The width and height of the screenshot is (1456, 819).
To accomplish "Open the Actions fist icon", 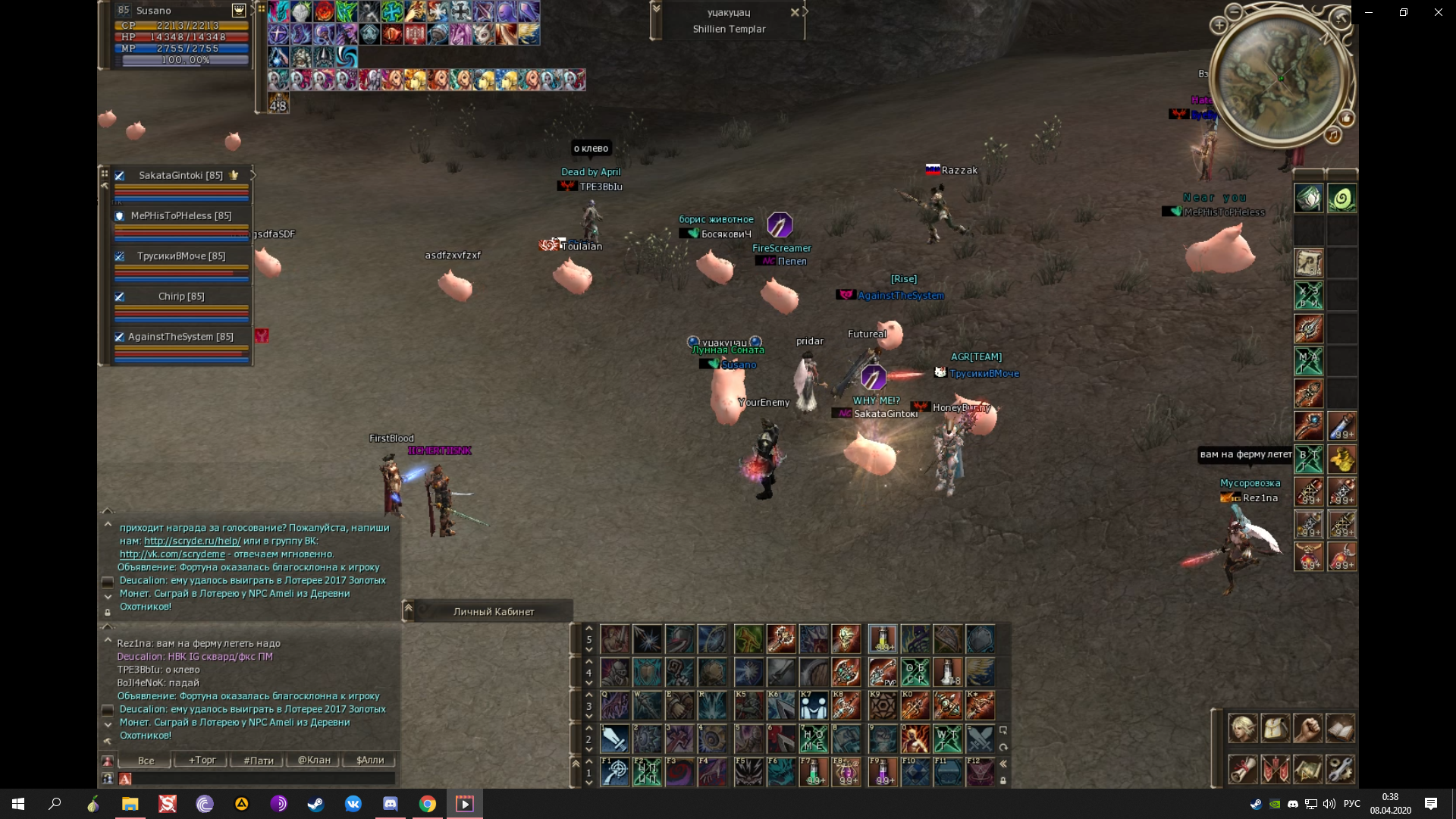I will click(x=1308, y=728).
